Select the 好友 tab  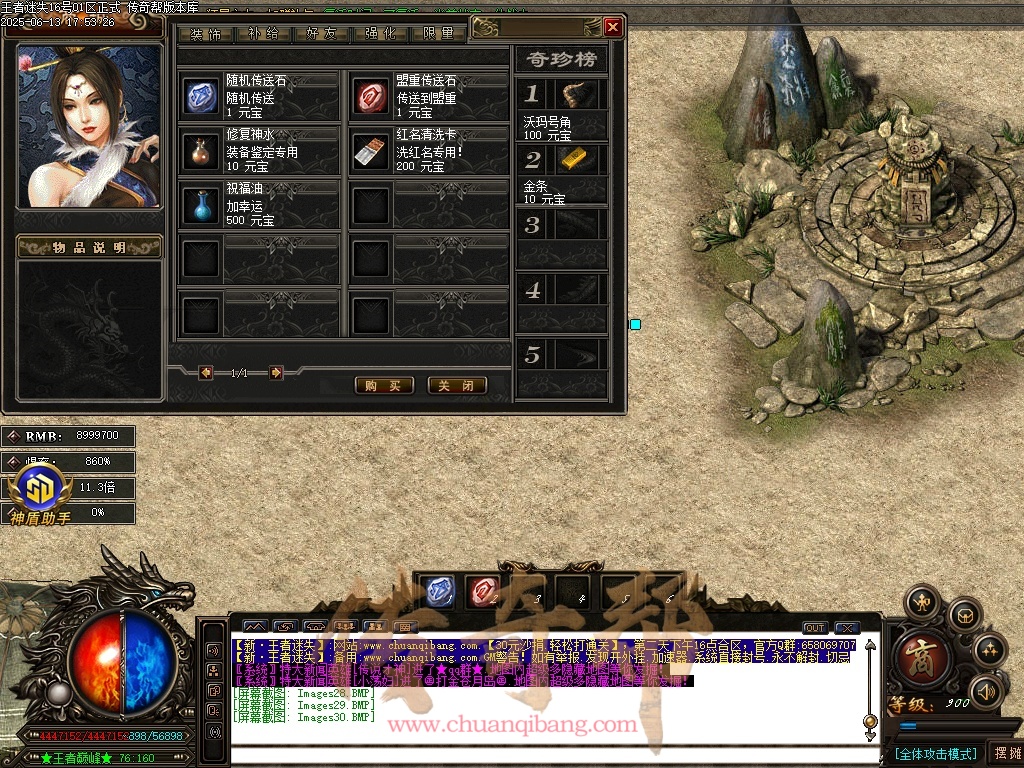321,34
